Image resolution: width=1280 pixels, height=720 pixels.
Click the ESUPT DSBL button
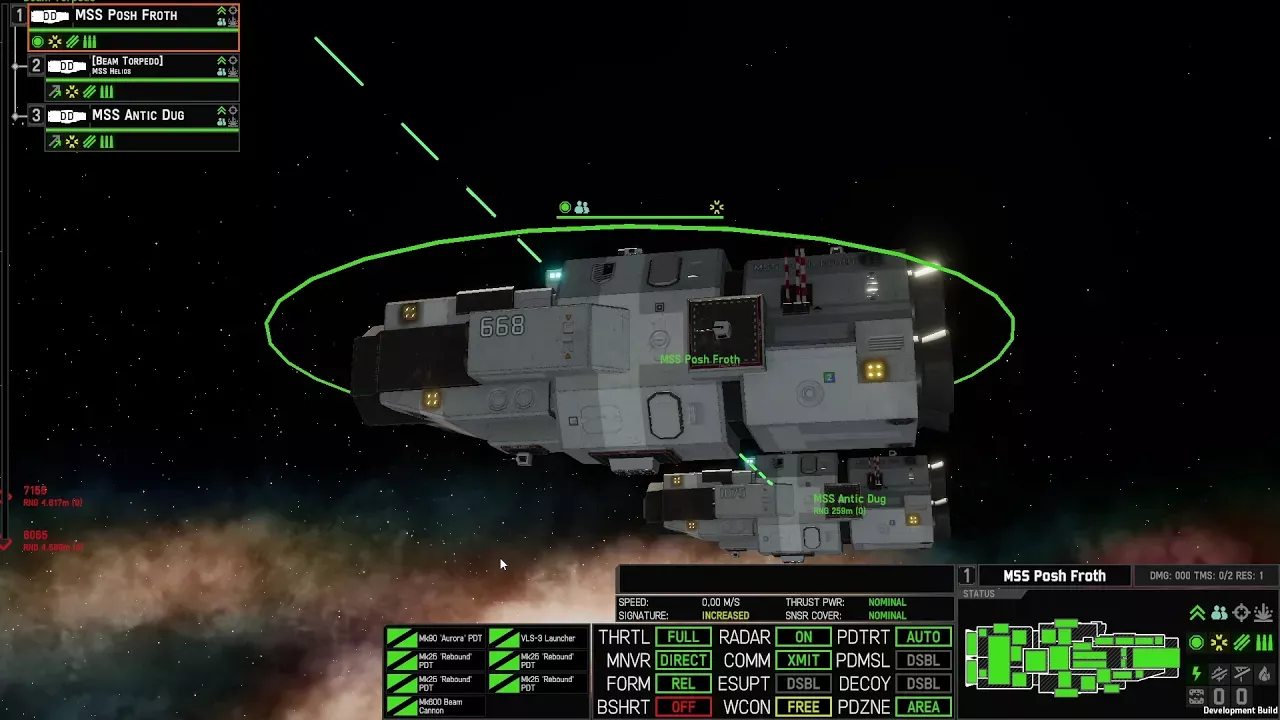point(803,684)
